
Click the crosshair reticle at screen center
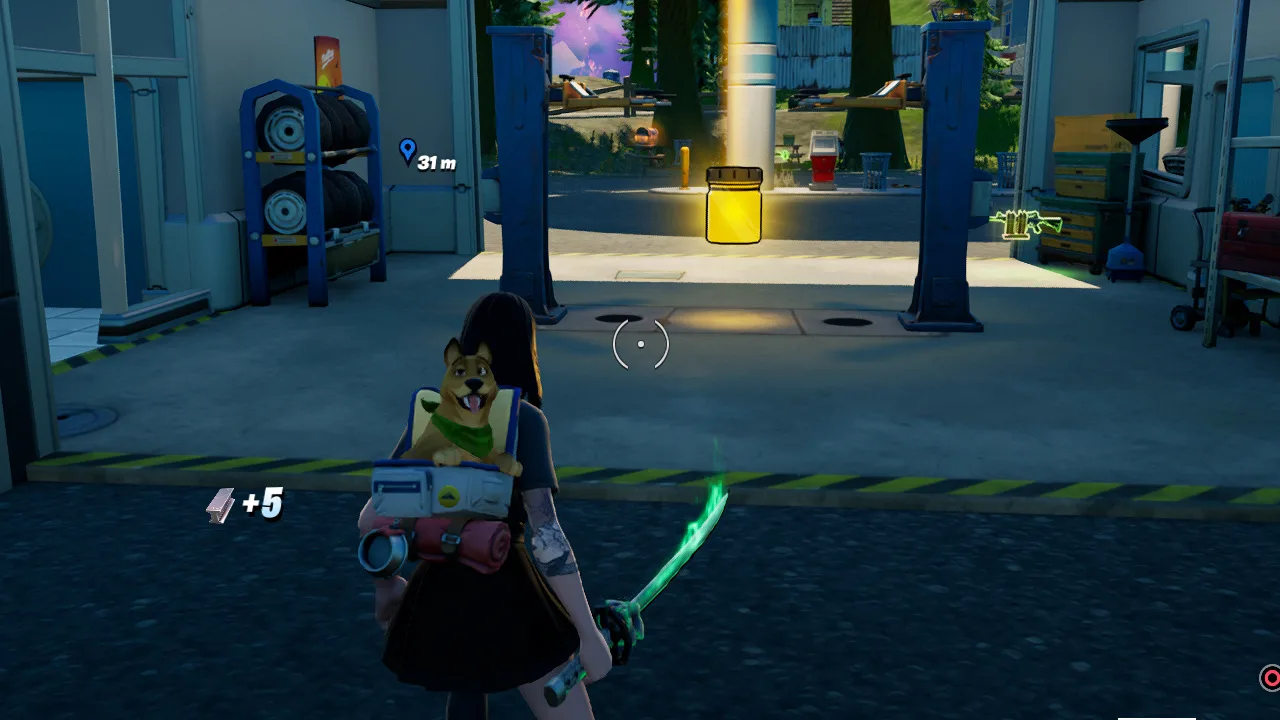click(640, 344)
